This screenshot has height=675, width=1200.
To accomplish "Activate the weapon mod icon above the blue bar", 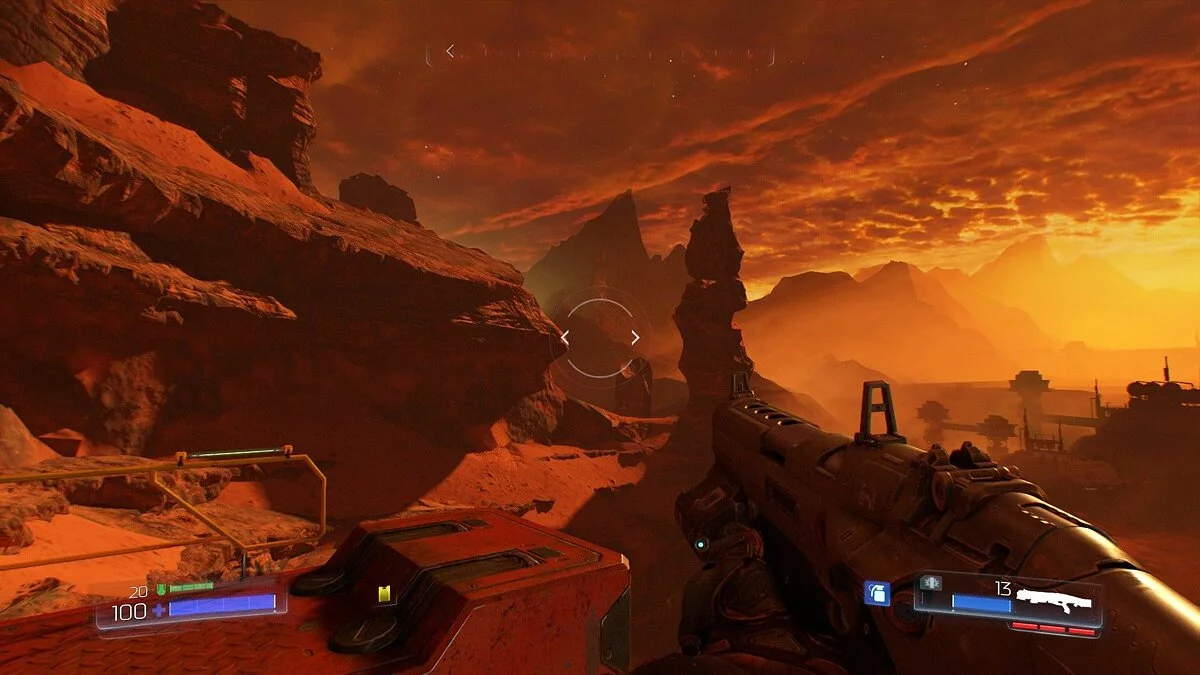I will pyautogui.click(x=931, y=583).
